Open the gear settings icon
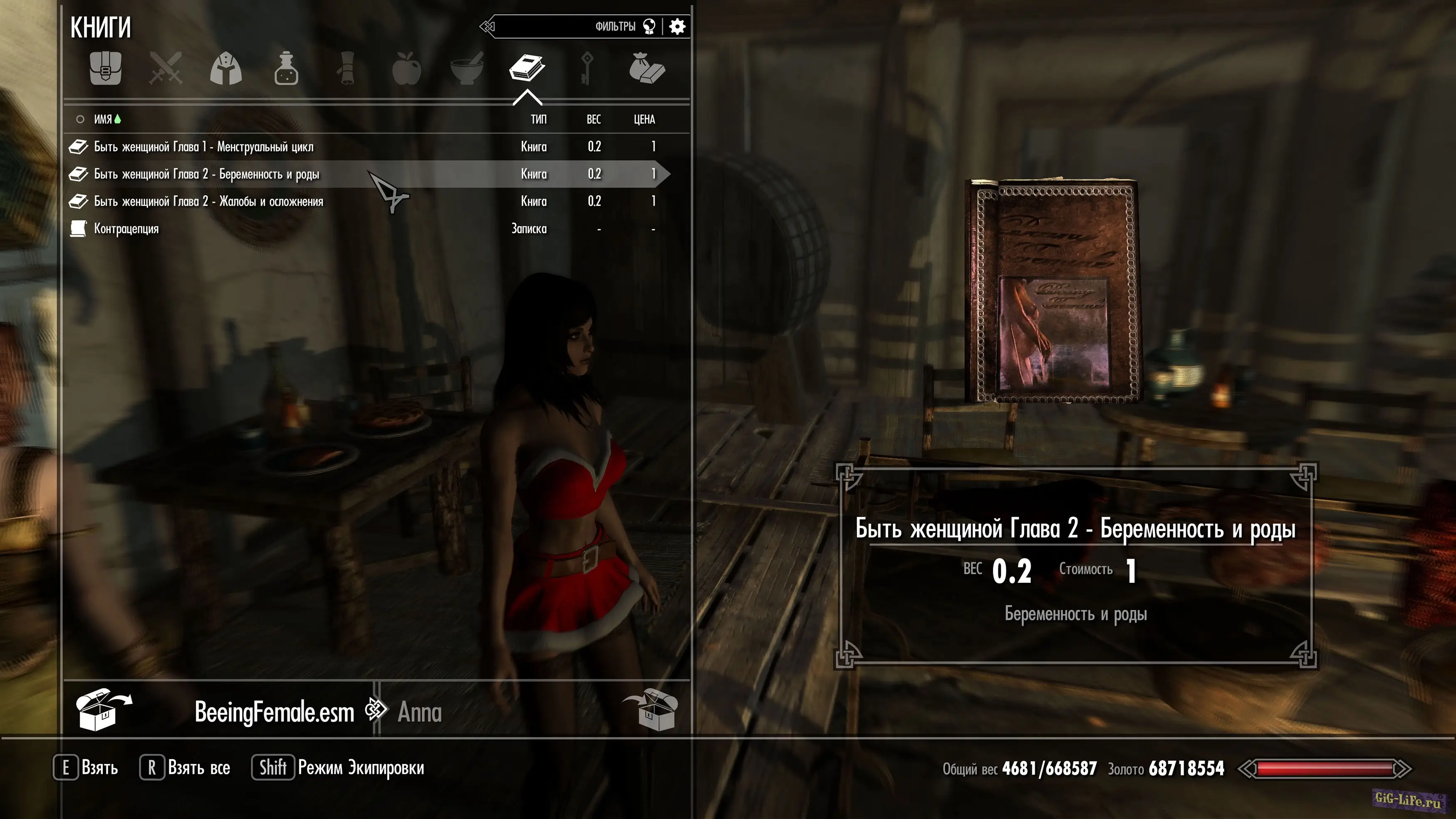The width and height of the screenshot is (1456, 819). (x=677, y=27)
